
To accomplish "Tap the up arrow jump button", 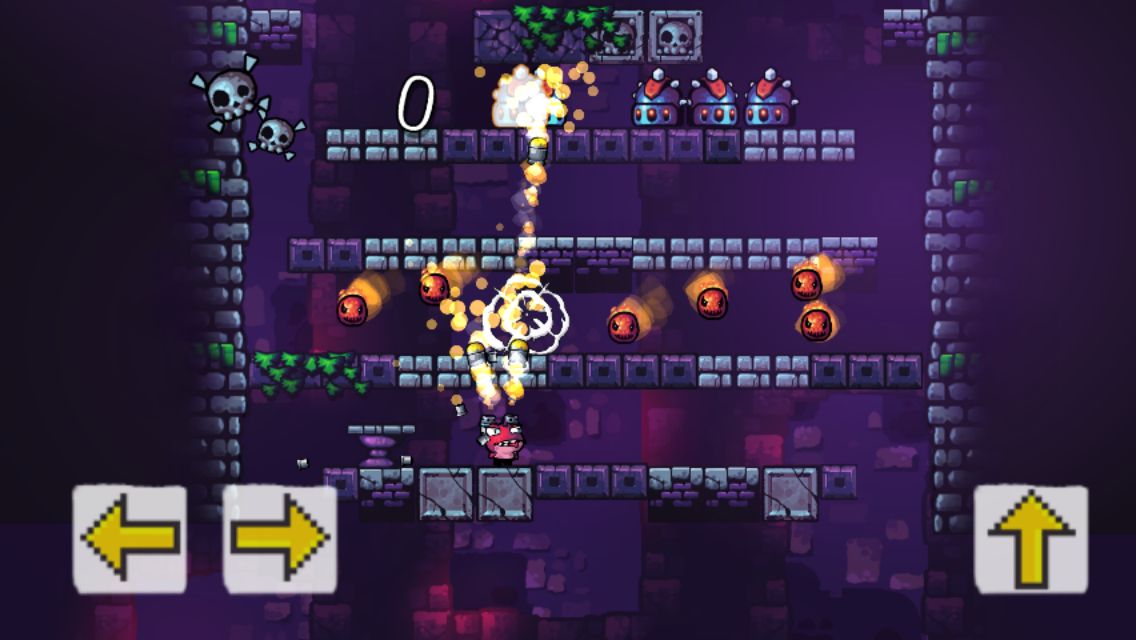I will click(x=1031, y=538).
